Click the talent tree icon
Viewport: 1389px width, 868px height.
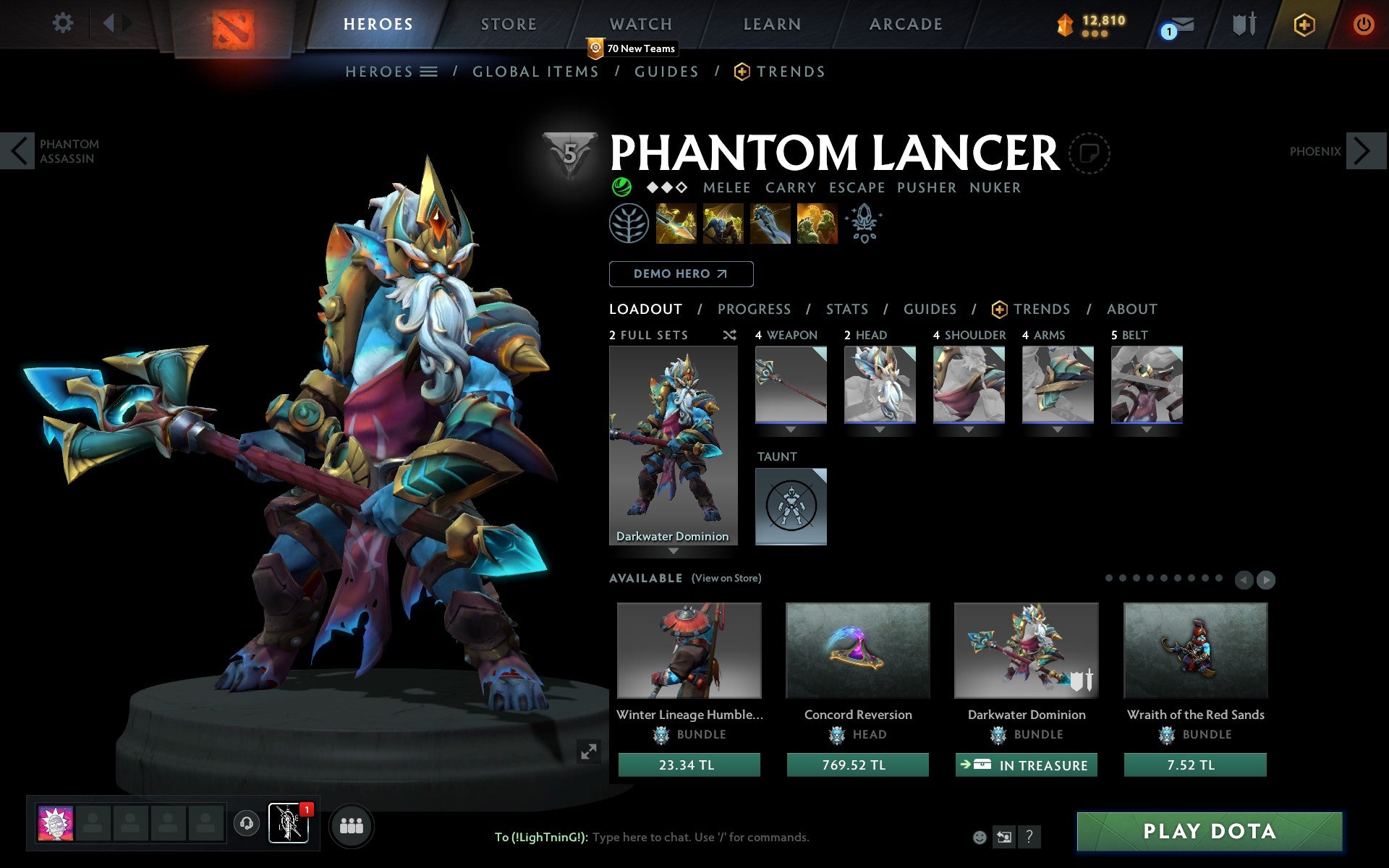click(629, 224)
